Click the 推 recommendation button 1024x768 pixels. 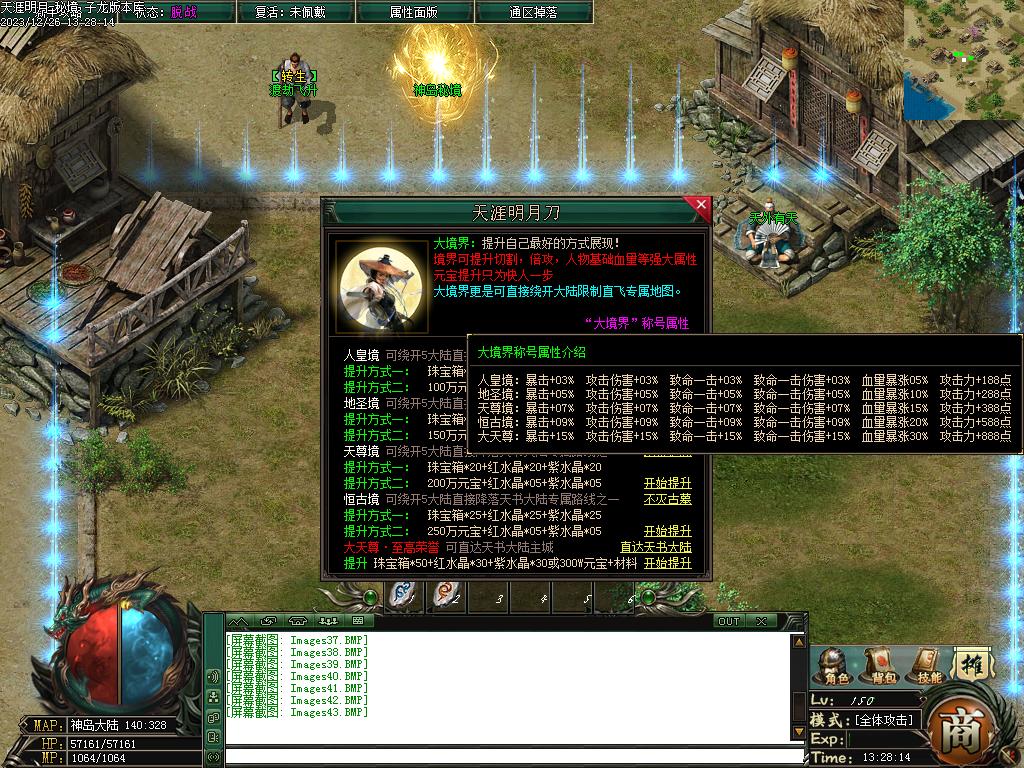(971, 662)
